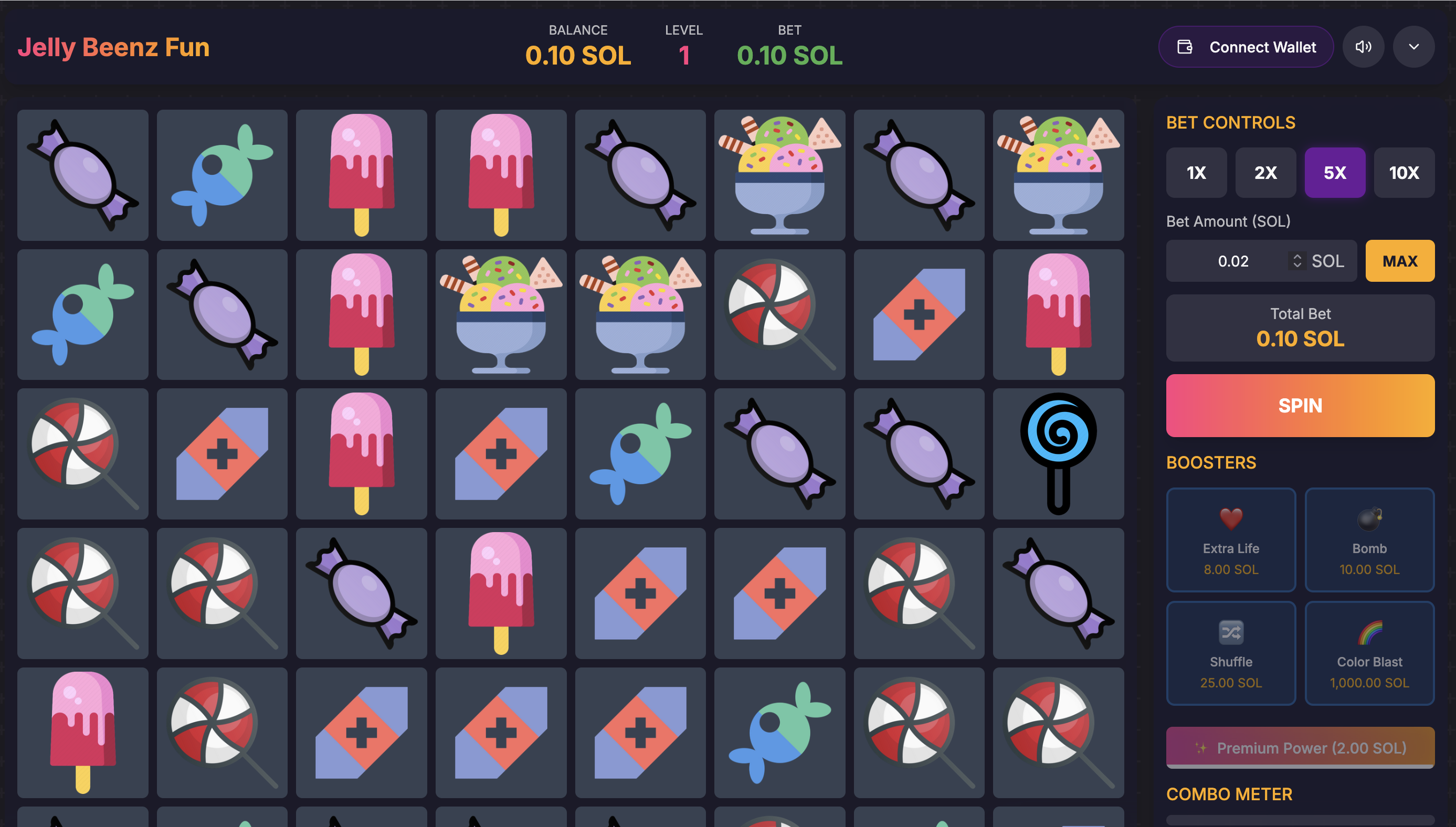
Task: Select the BET CONTROLS section header
Action: [1230, 122]
